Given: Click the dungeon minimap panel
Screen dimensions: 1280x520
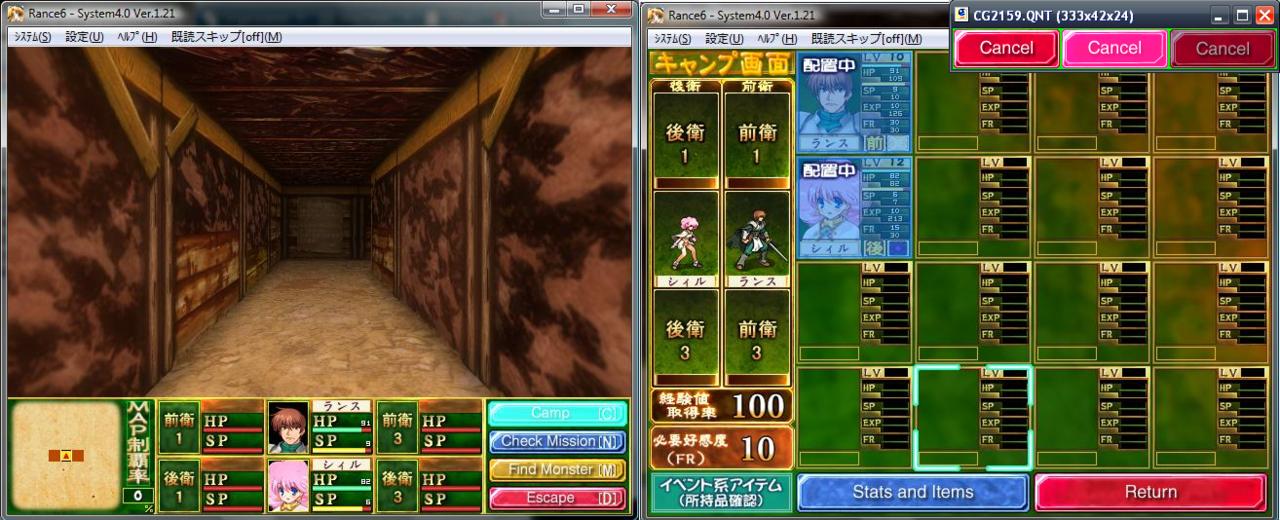Looking at the screenshot, I should pyautogui.click(x=66, y=456).
